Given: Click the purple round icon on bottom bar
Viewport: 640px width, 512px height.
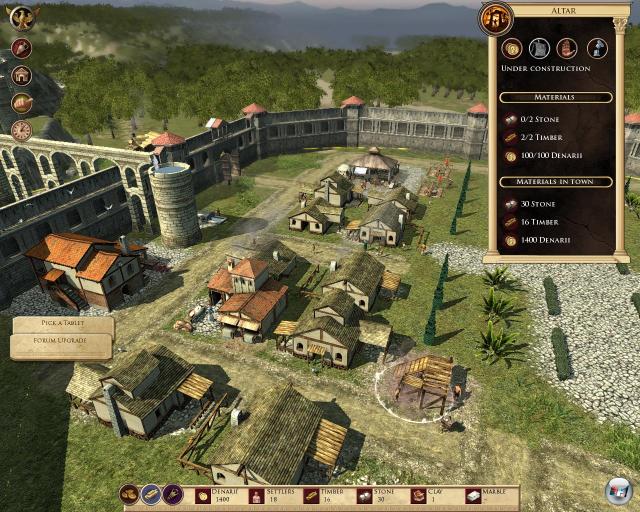Looking at the screenshot, I should 173,494.
